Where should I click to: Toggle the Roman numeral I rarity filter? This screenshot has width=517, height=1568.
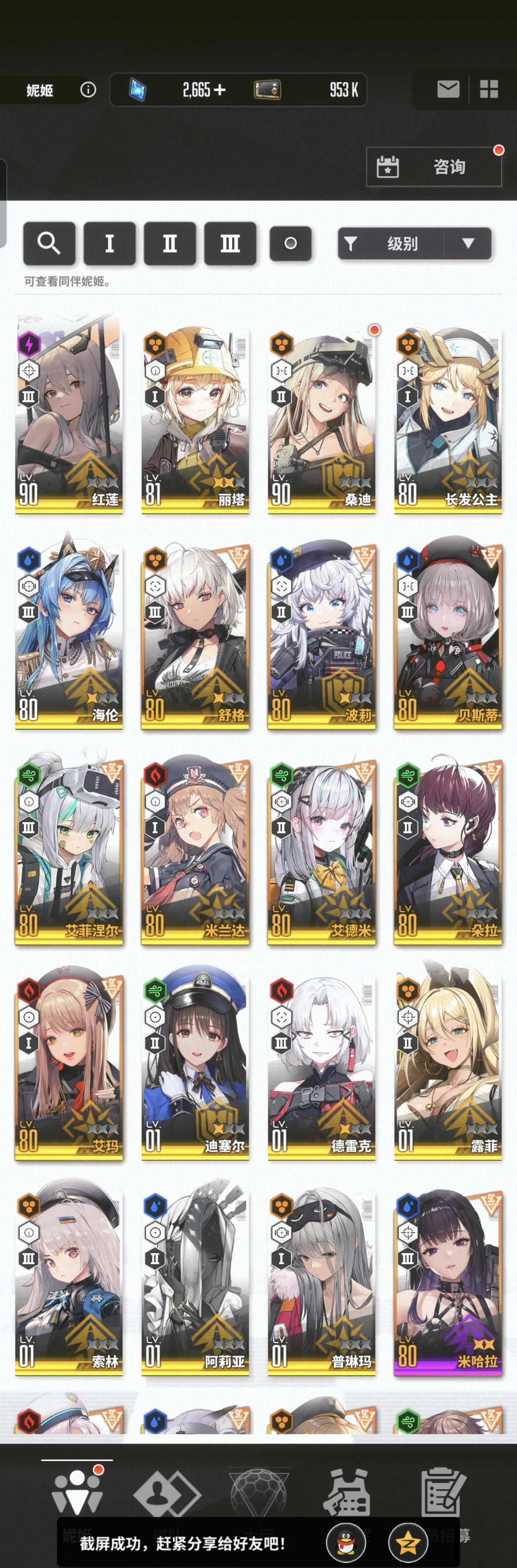[109, 243]
